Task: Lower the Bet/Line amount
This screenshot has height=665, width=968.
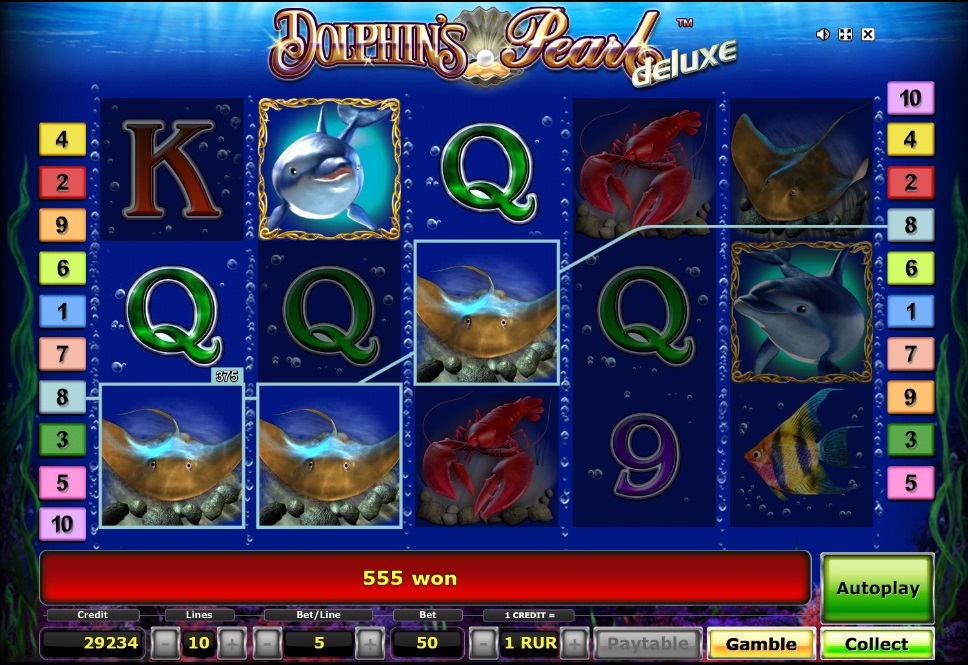Action: [x=268, y=643]
